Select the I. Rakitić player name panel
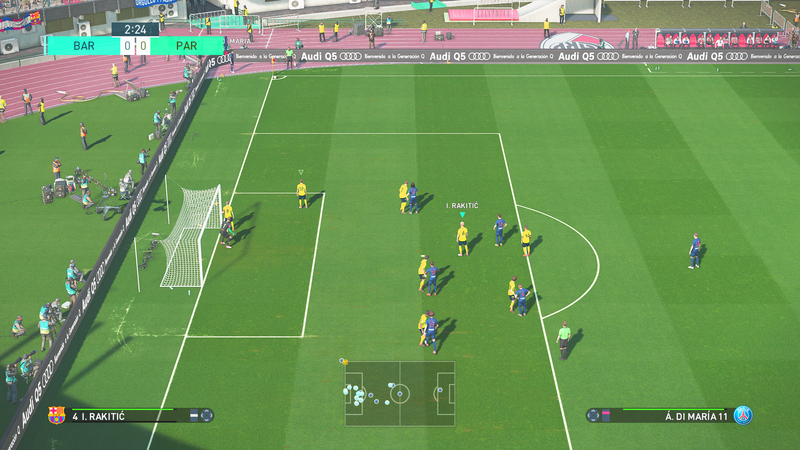 coord(130,415)
